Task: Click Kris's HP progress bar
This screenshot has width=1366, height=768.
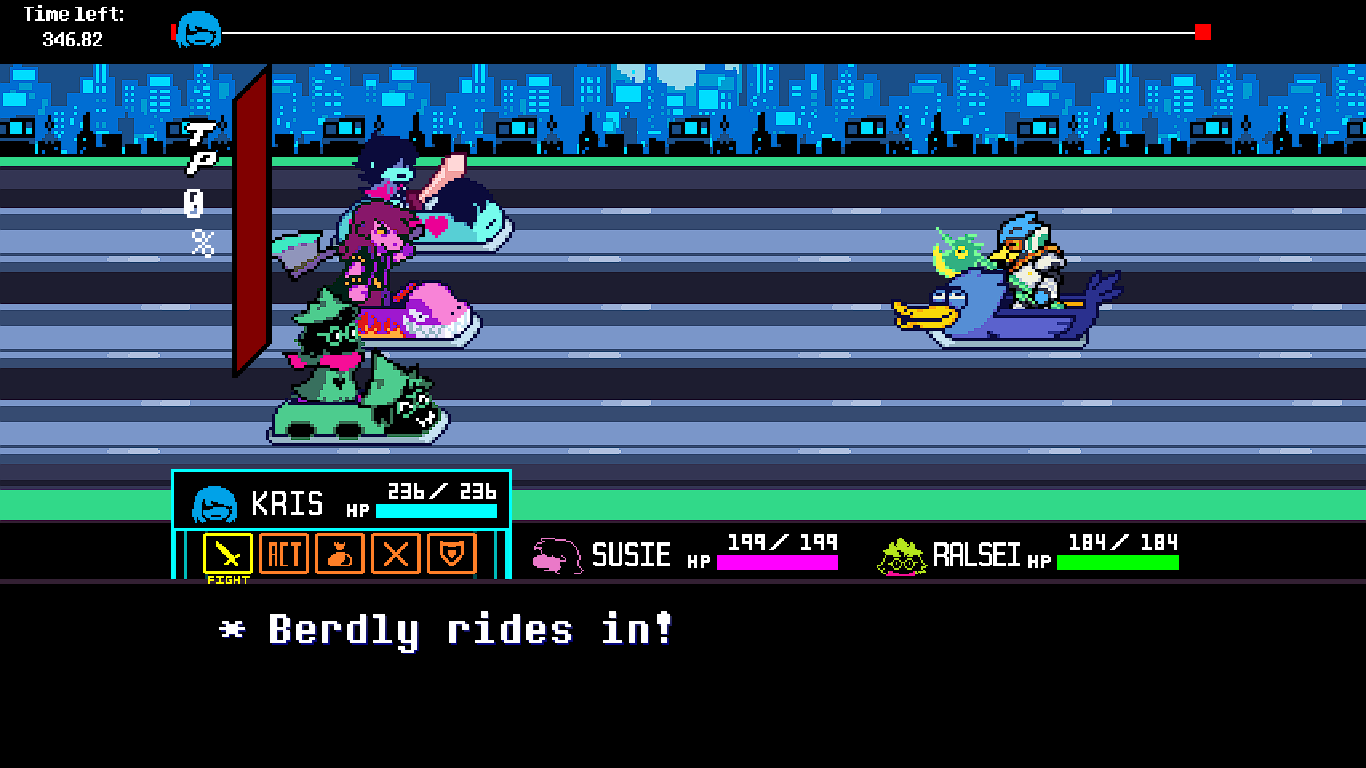Action: click(434, 512)
